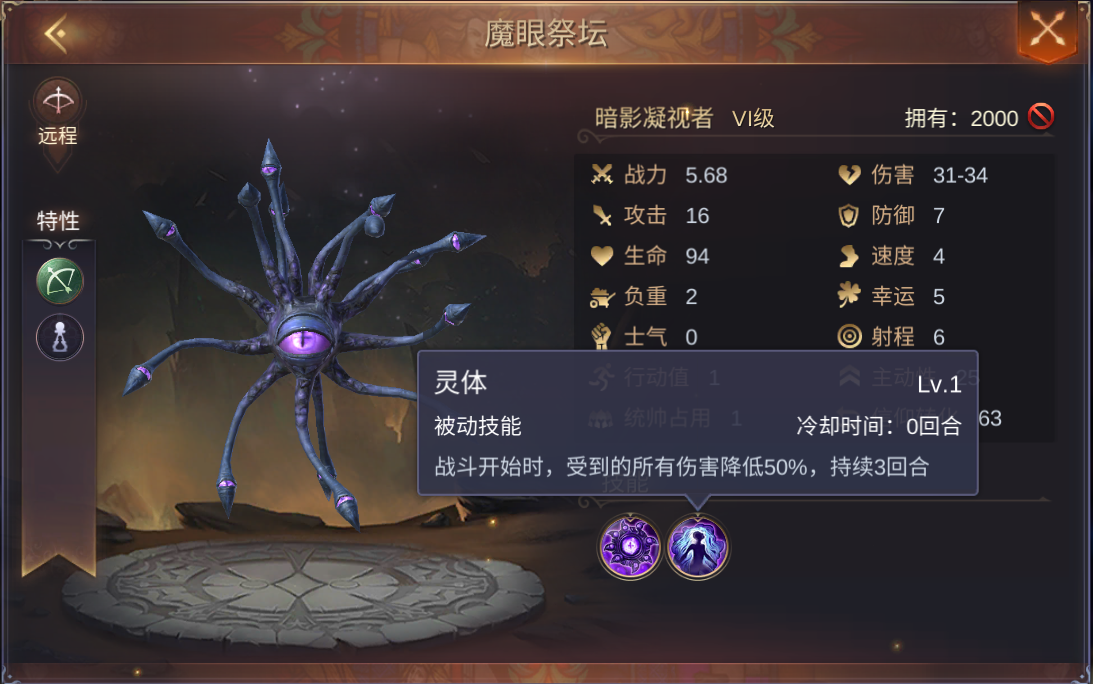
Task: Close the 魔眼祭坛 panel
Action: 1047,30
